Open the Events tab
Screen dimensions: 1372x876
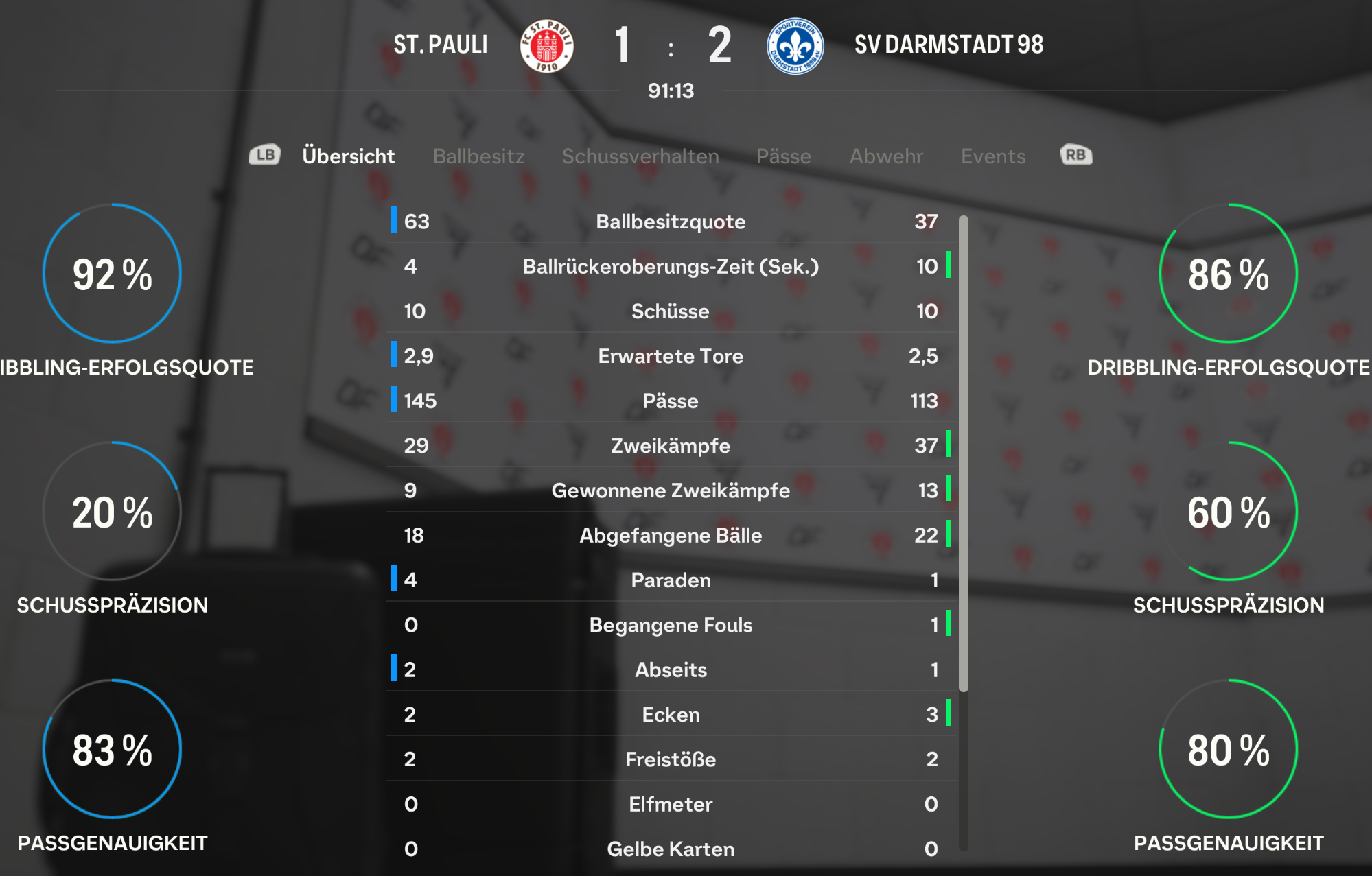pos(992,156)
